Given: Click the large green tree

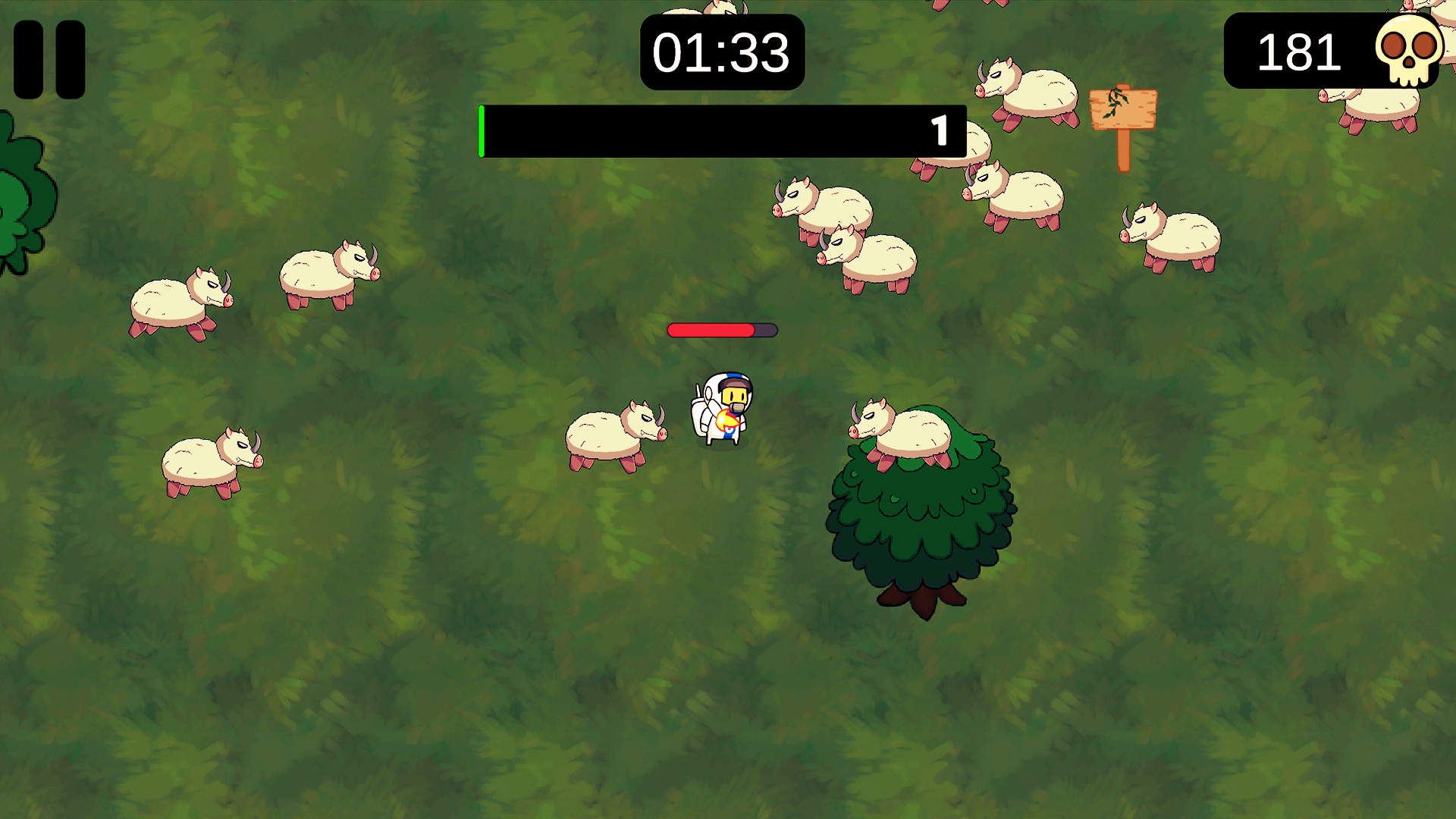Looking at the screenshot, I should 921,523.
